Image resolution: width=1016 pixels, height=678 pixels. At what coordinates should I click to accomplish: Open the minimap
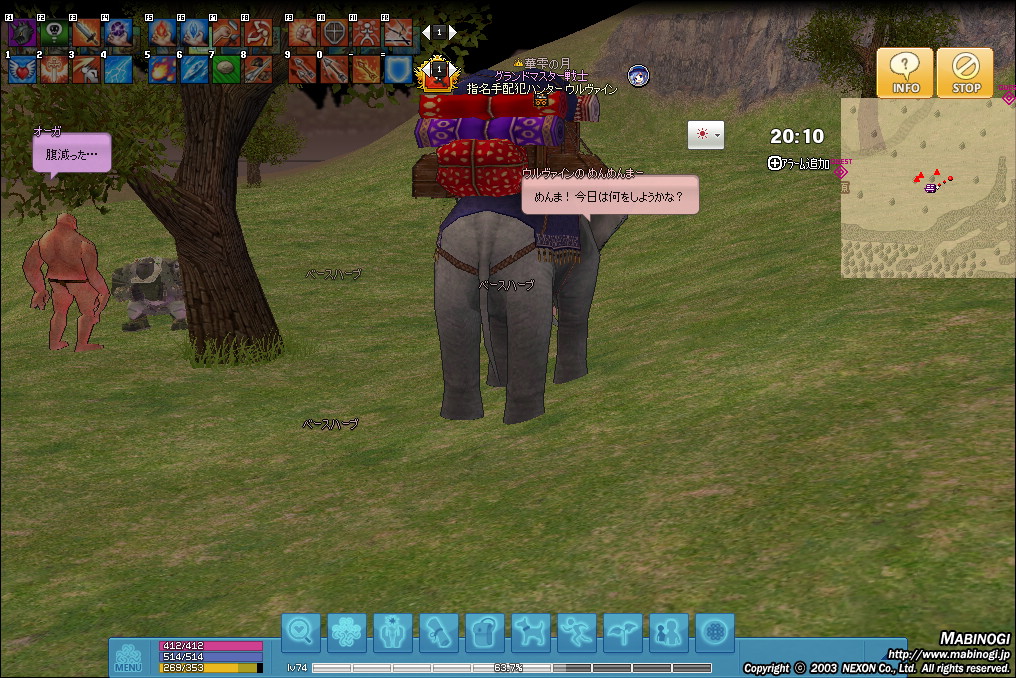(927, 188)
